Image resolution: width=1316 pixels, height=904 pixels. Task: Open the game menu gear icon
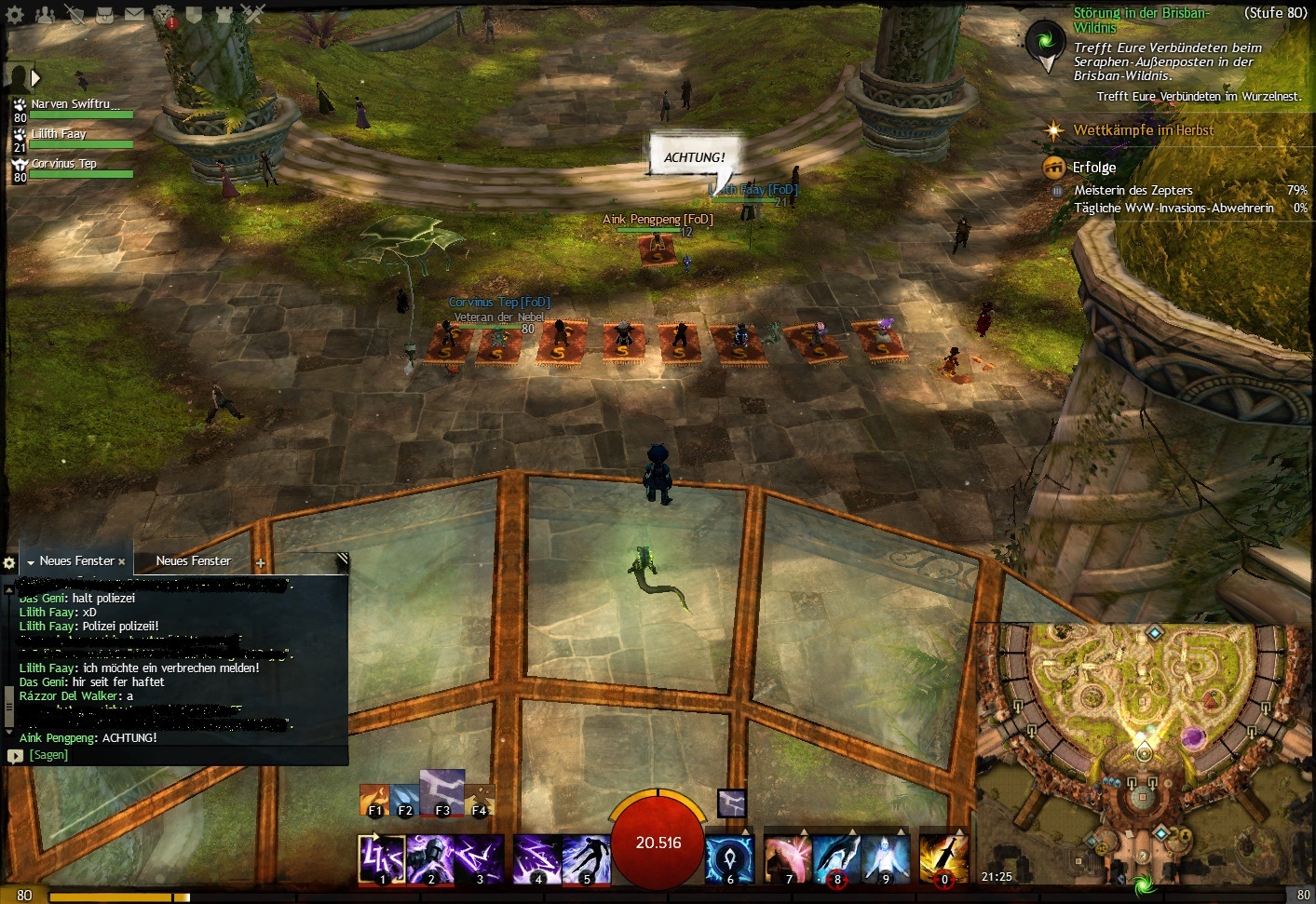(16, 14)
